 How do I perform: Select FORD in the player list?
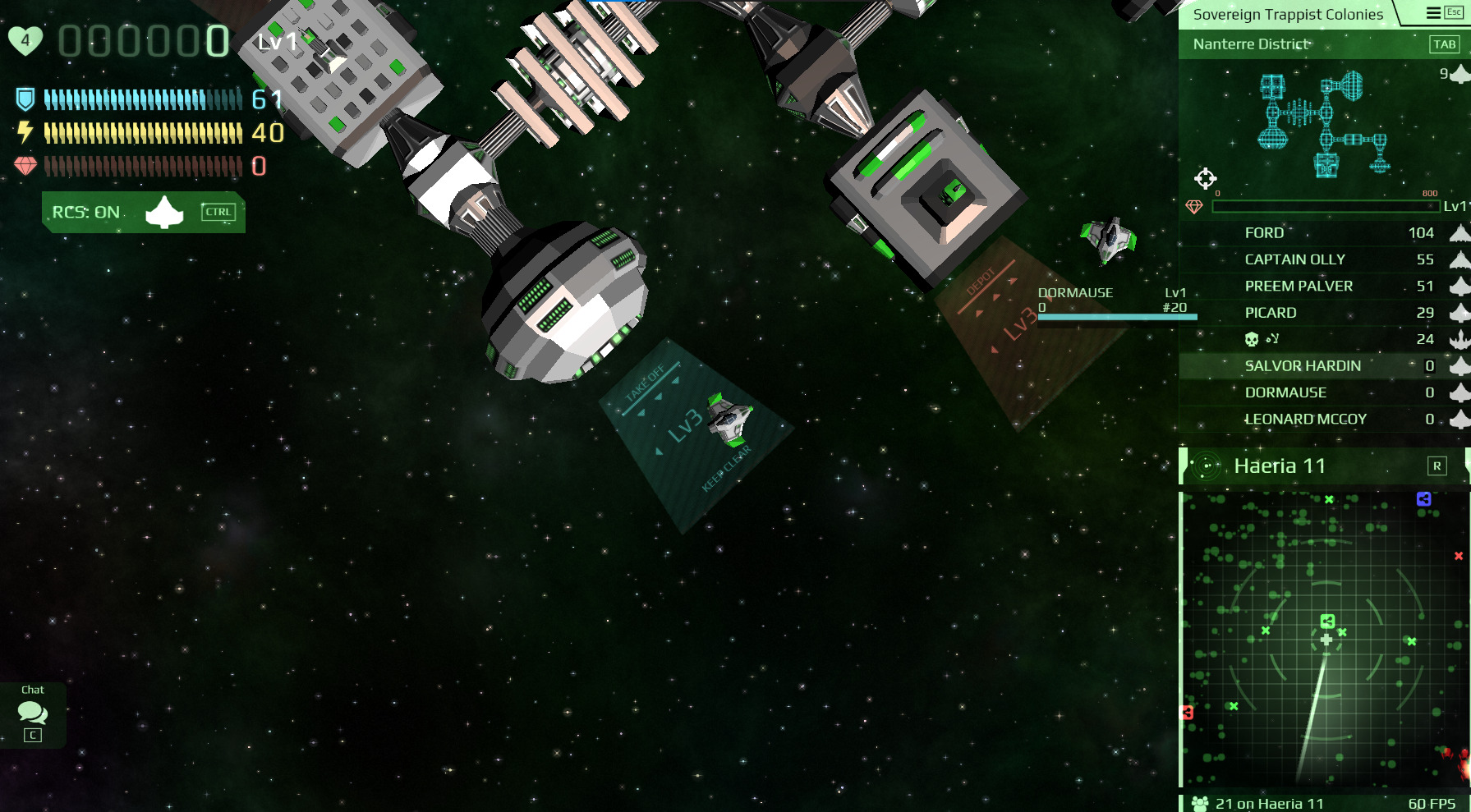click(1324, 233)
